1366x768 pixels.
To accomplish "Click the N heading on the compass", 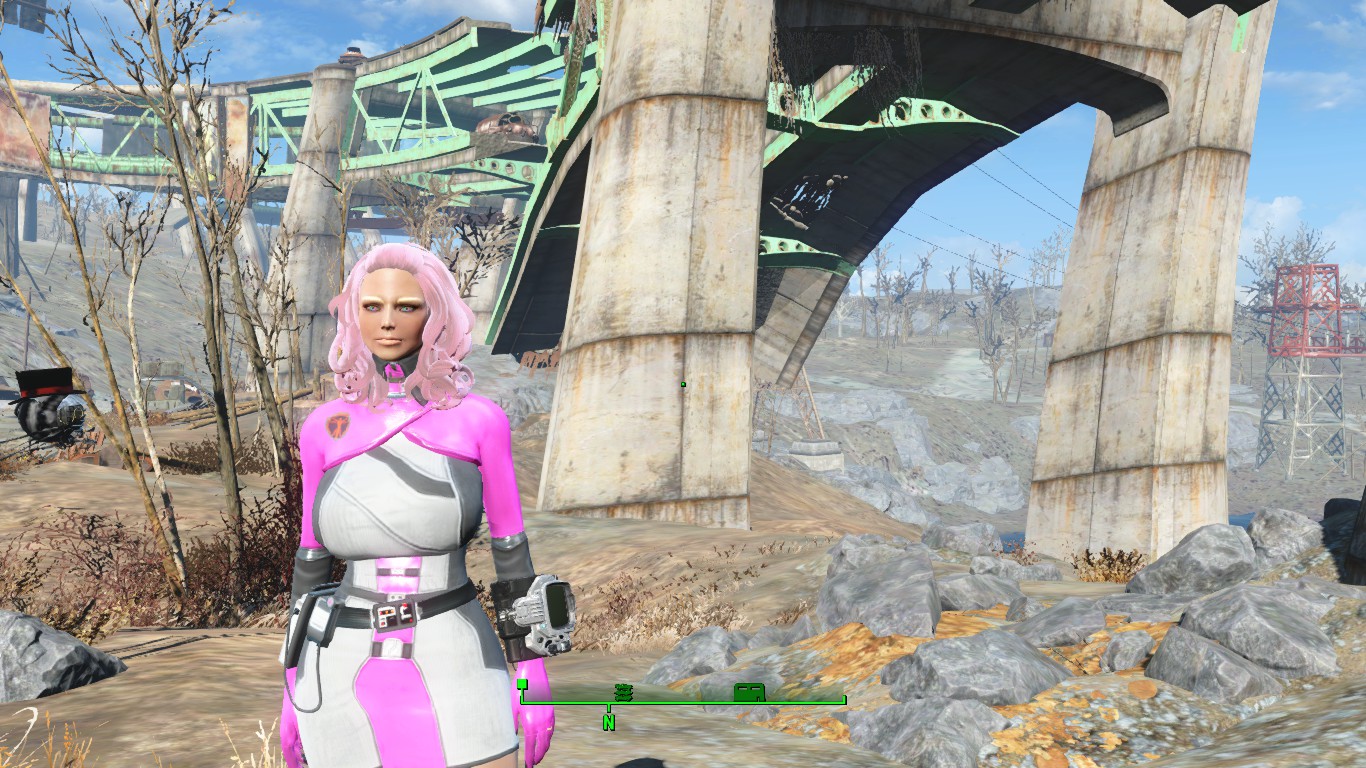I will coord(608,721).
